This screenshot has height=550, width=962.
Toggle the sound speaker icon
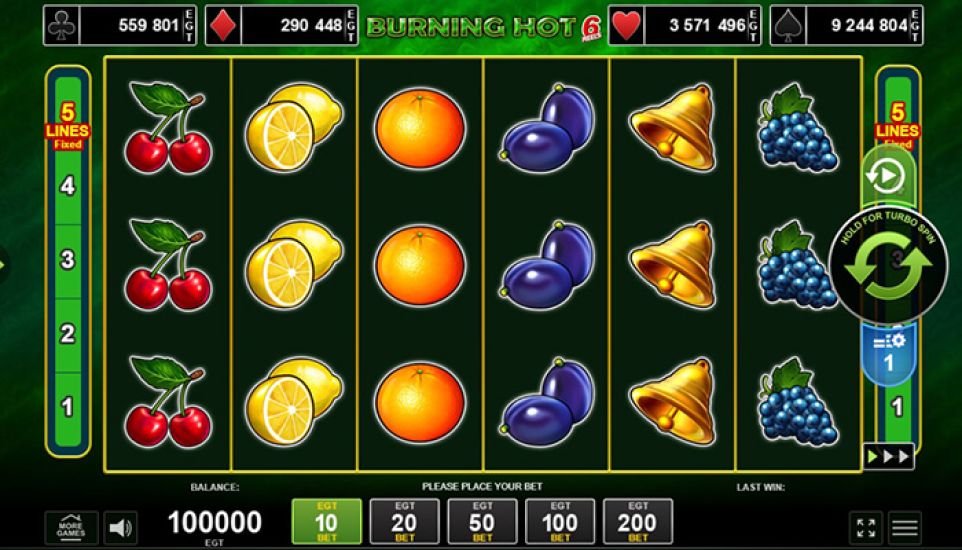pyautogui.click(x=121, y=527)
